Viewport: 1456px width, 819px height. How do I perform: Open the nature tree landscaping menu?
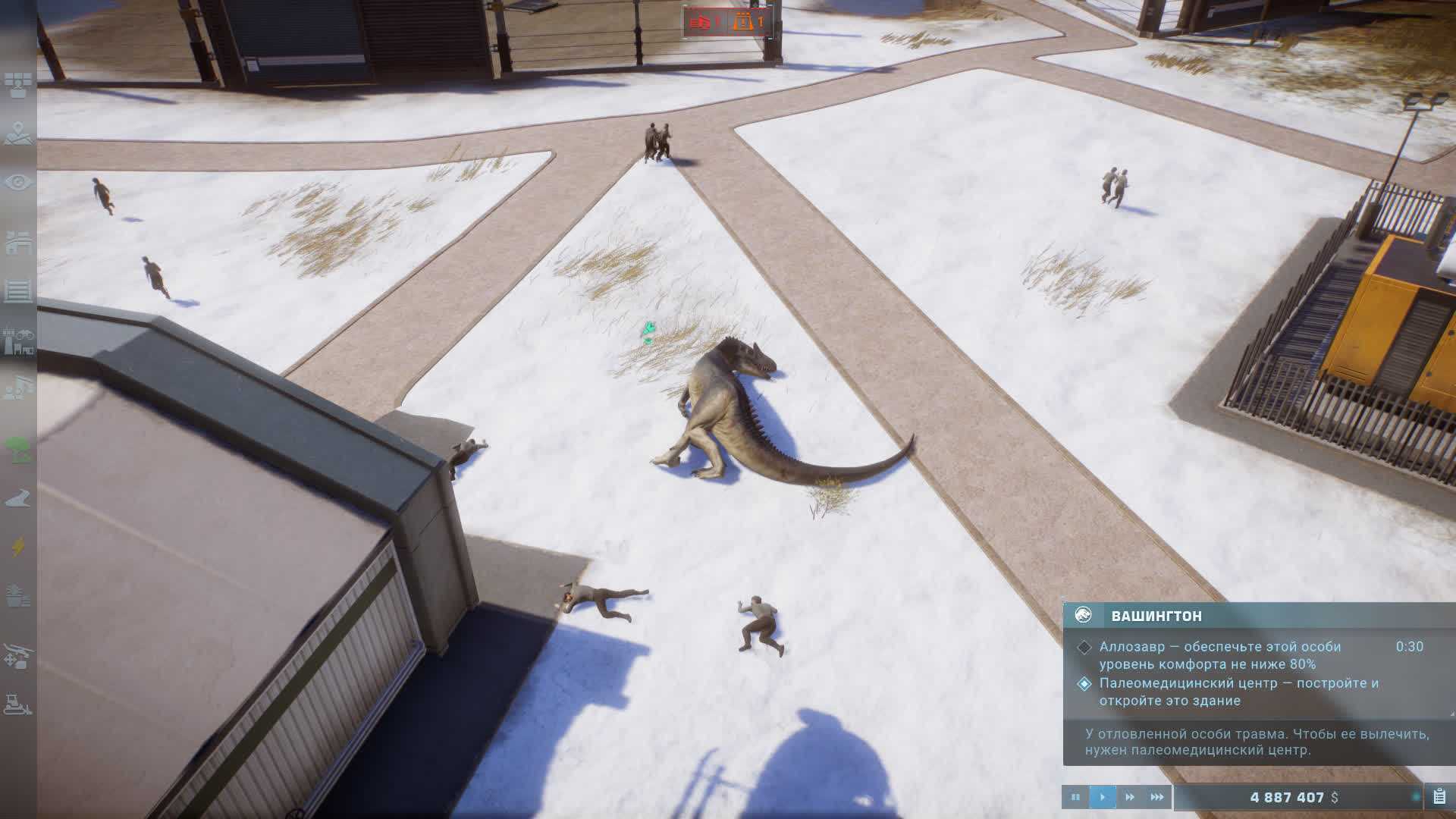point(18,449)
